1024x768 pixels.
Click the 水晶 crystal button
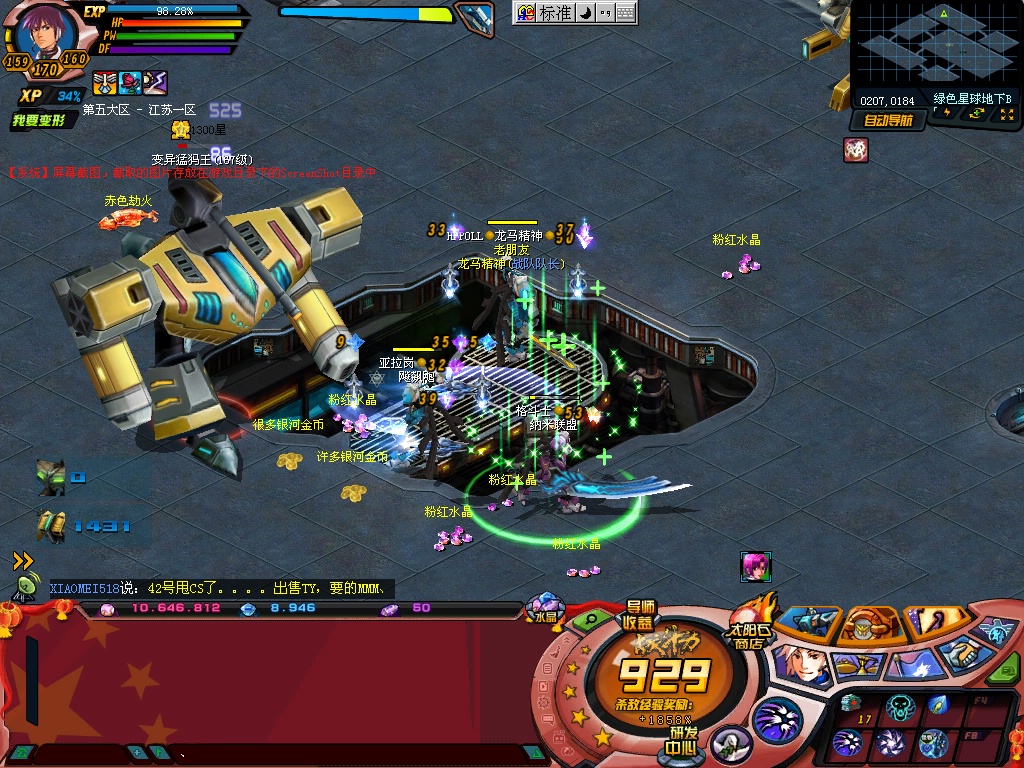point(545,609)
